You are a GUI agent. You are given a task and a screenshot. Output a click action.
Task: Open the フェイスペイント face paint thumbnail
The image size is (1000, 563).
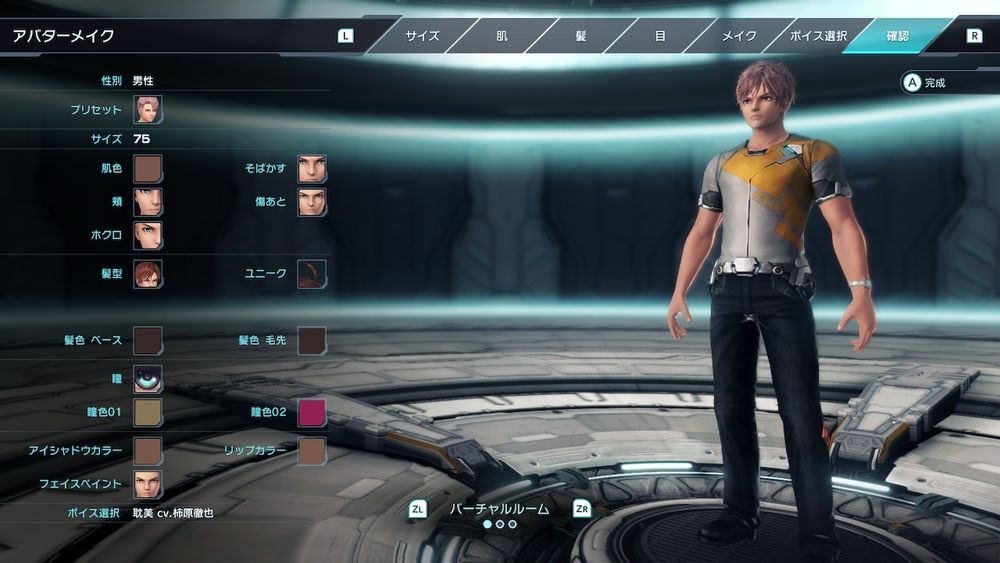coord(148,484)
